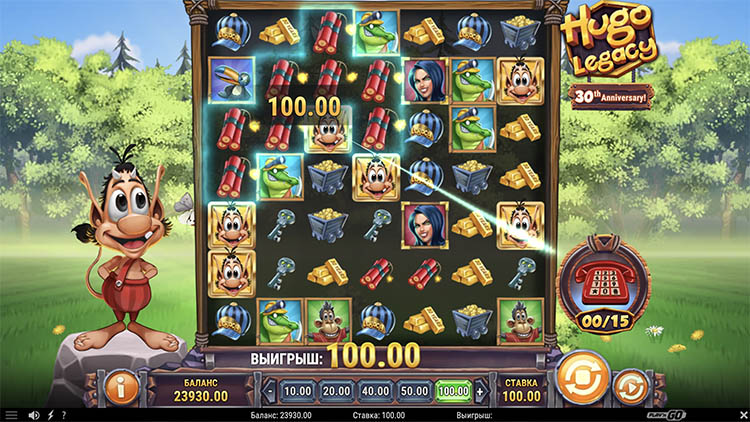Viewport: 750px width, 422px height.
Task: Activate the small autoplay button
Action: (629, 384)
